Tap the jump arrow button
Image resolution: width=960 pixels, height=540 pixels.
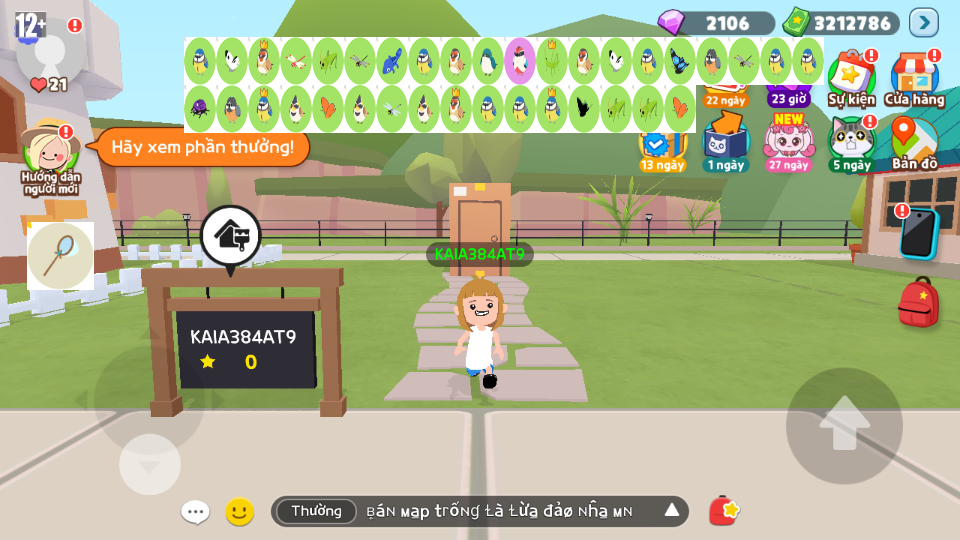pos(844,425)
